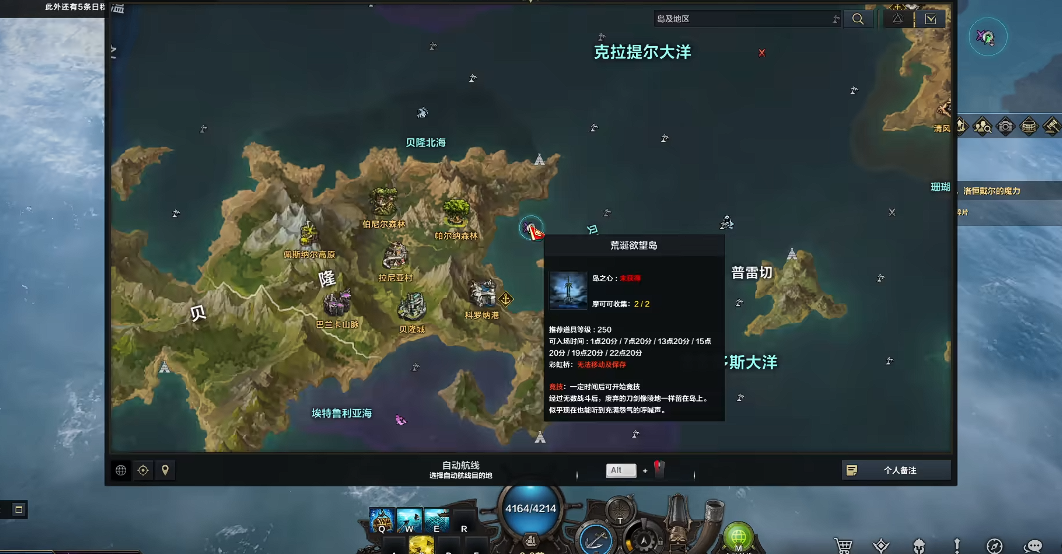The height and width of the screenshot is (554, 1062).
Task: Select the 柏尼尔森林 region icon
Action: tap(383, 202)
